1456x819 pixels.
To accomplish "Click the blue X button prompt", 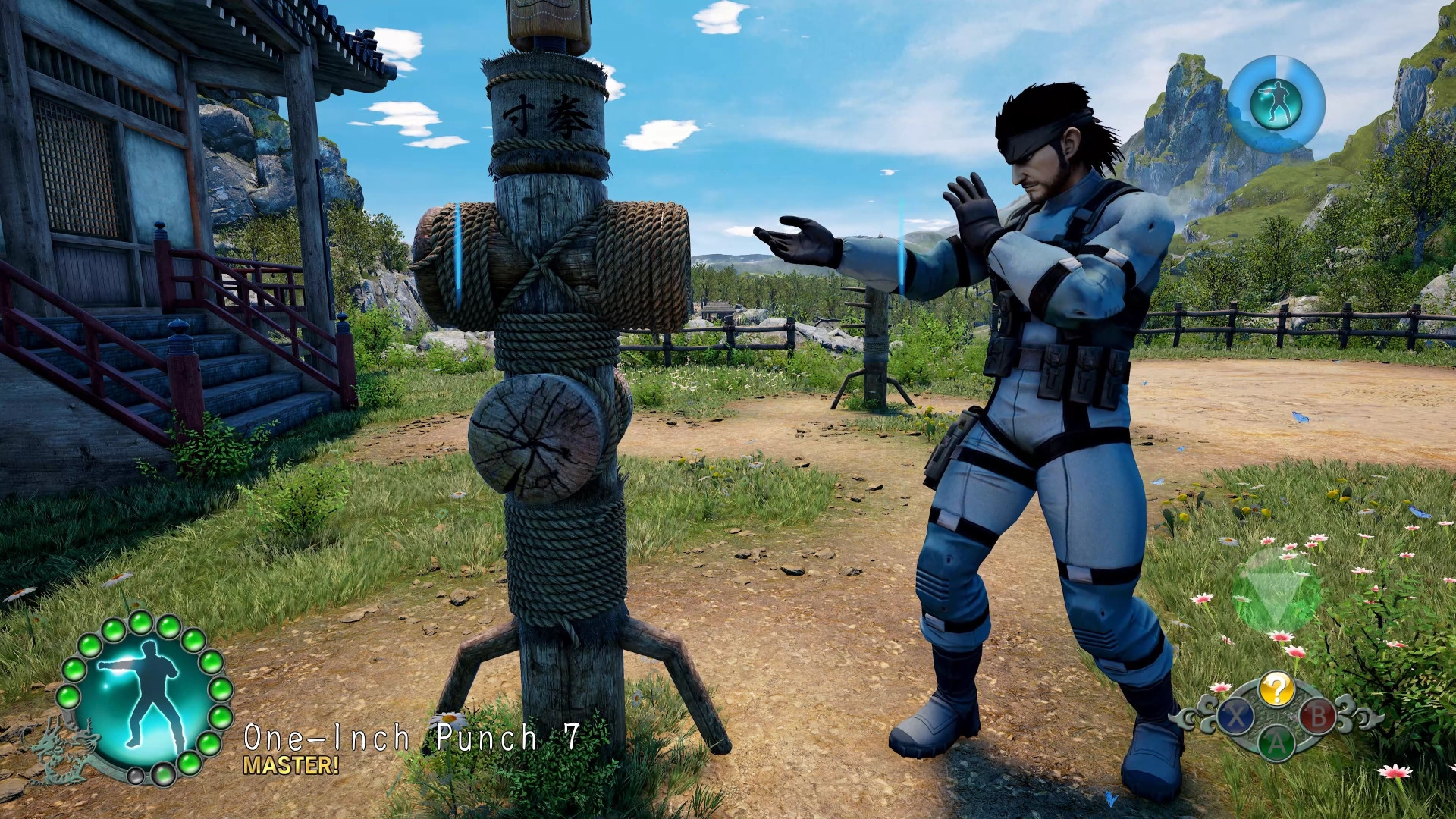I will click(x=1236, y=717).
